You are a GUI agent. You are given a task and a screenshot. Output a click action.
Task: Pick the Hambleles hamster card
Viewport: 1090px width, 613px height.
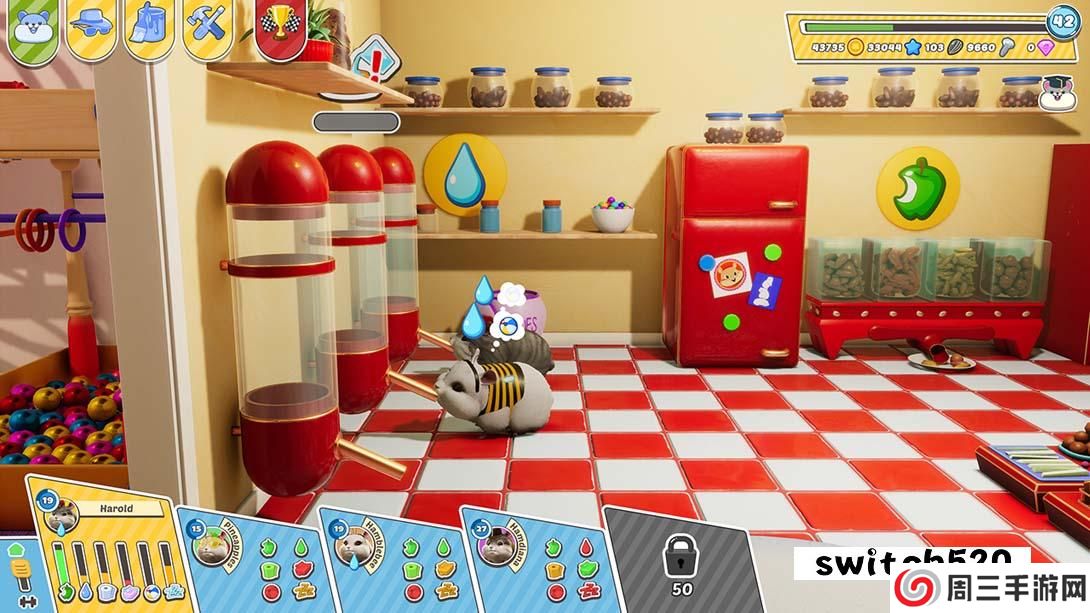tap(392, 560)
